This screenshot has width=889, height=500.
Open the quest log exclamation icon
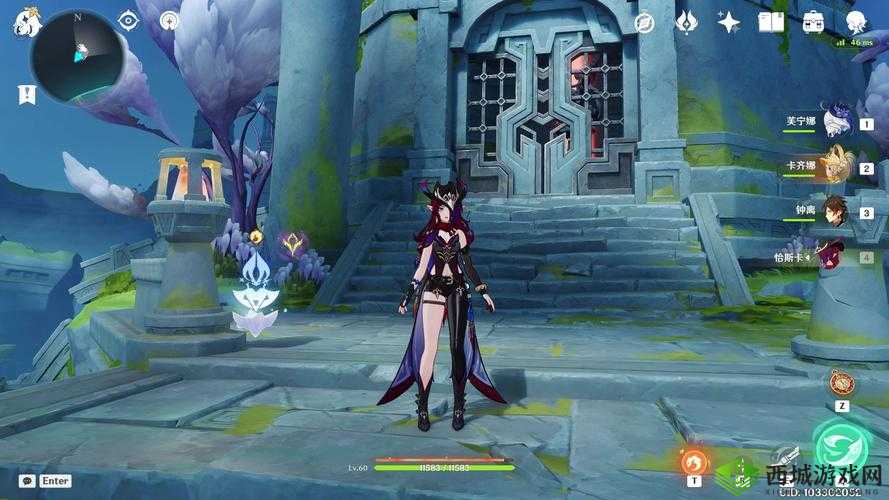click(24, 94)
